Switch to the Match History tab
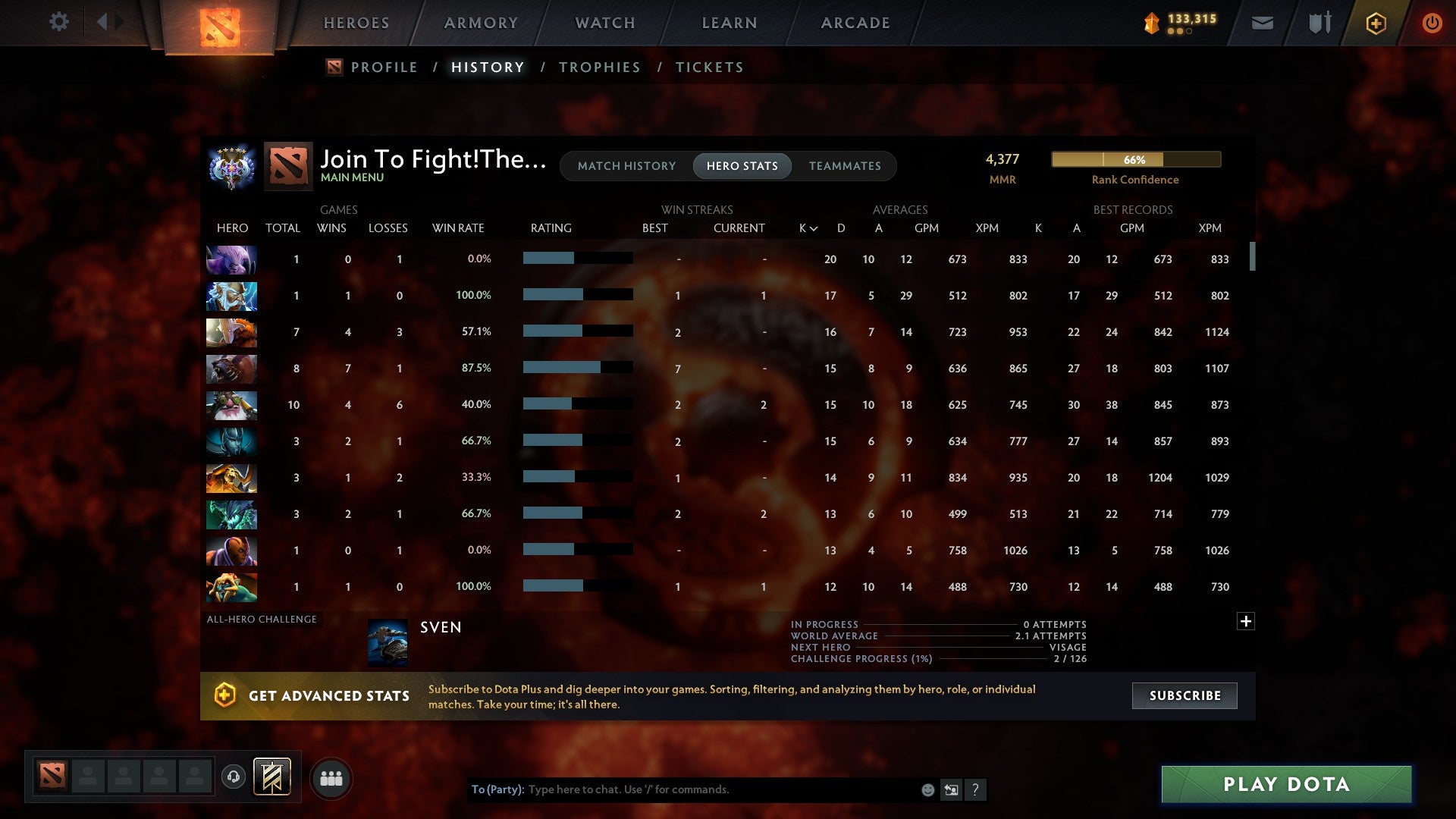This screenshot has width=1456, height=819. [626, 165]
